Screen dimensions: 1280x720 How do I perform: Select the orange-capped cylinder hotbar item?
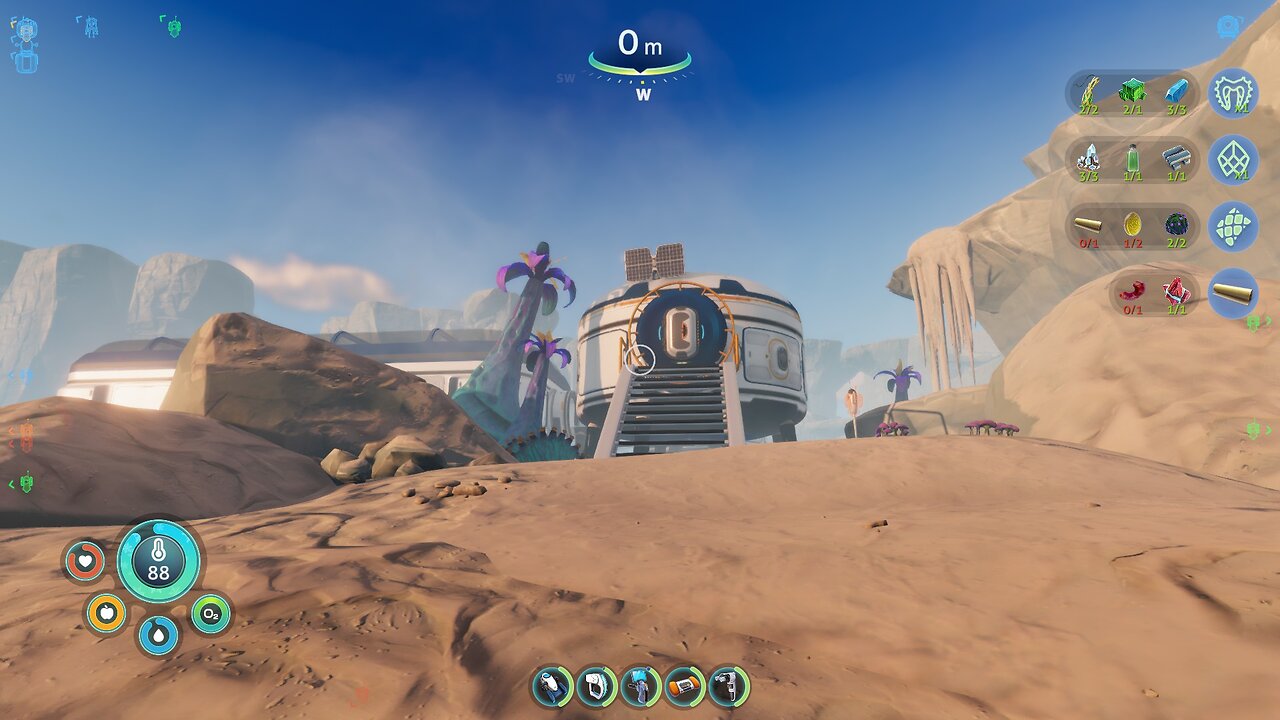(684, 687)
